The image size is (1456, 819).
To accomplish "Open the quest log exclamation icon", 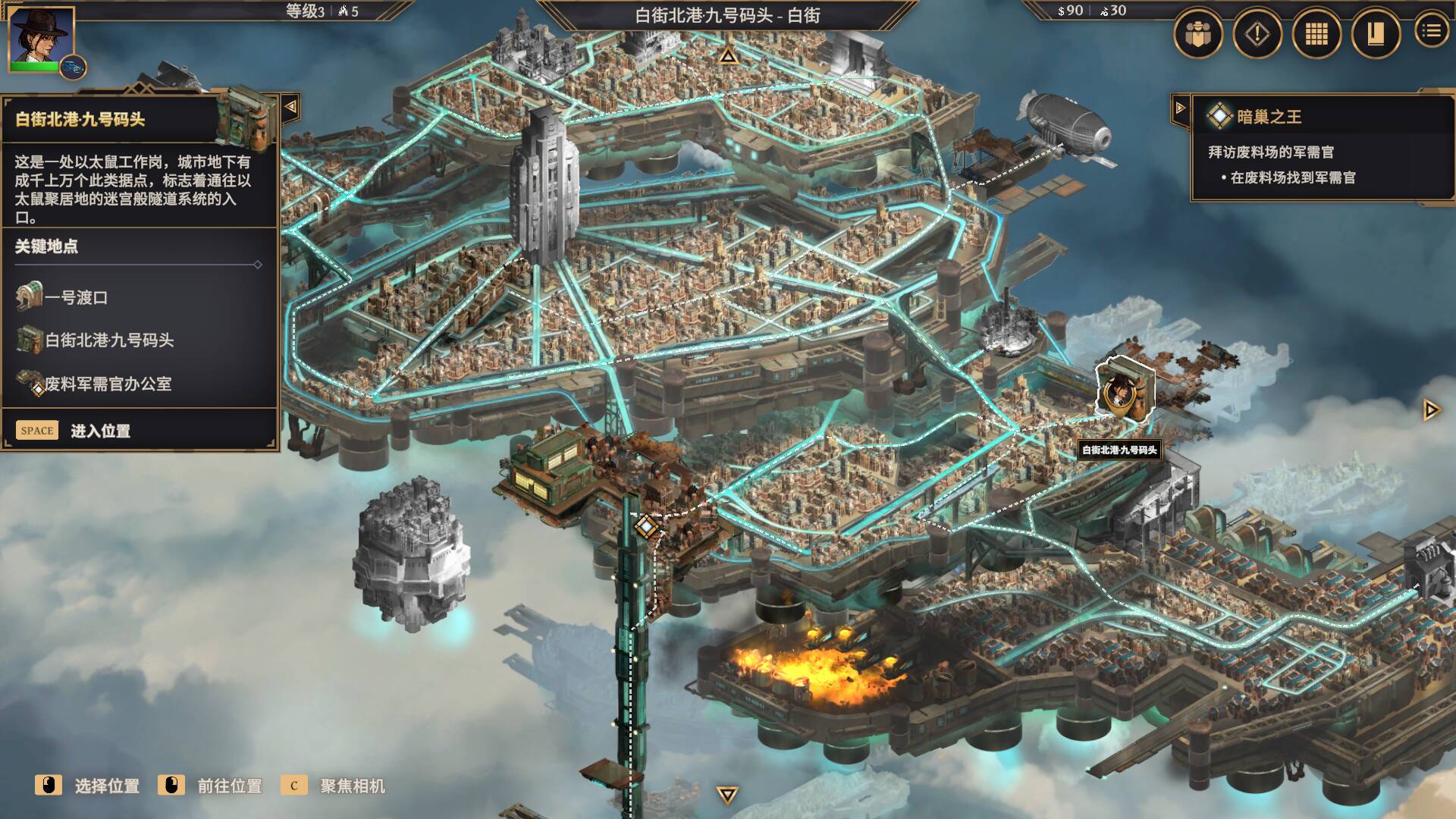I will click(x=1257, y=34).
